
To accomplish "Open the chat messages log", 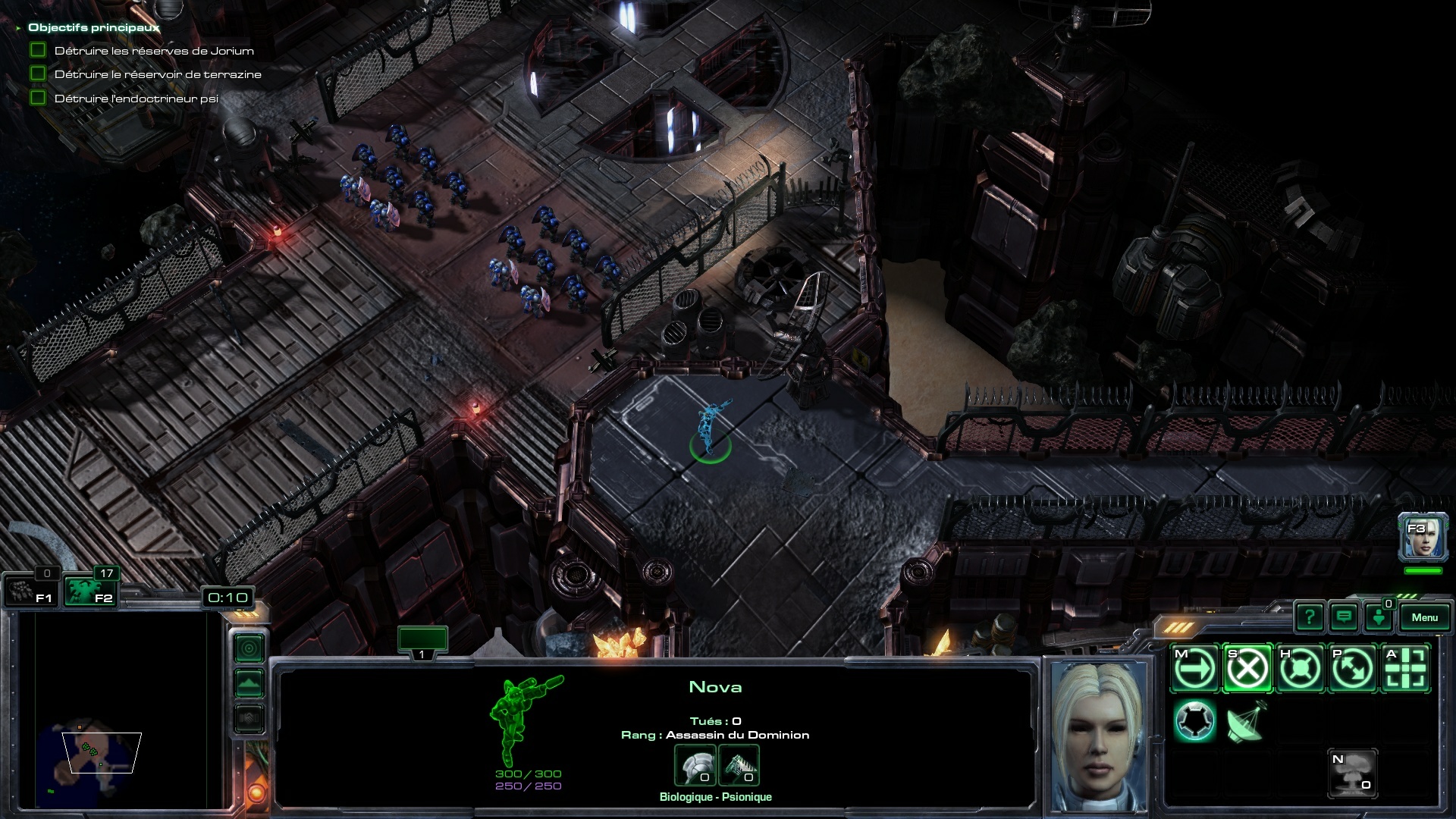I will (1344, 617).
